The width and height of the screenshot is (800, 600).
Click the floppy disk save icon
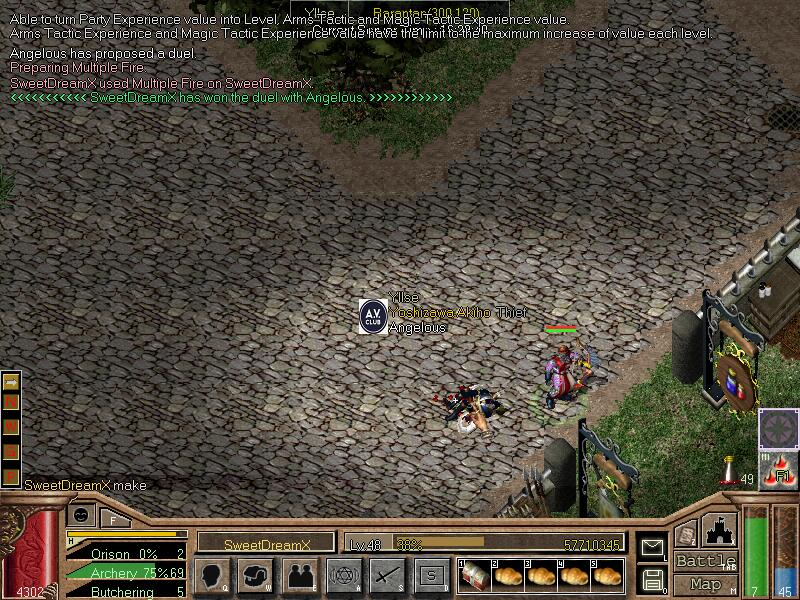click(x=652, y=579)
